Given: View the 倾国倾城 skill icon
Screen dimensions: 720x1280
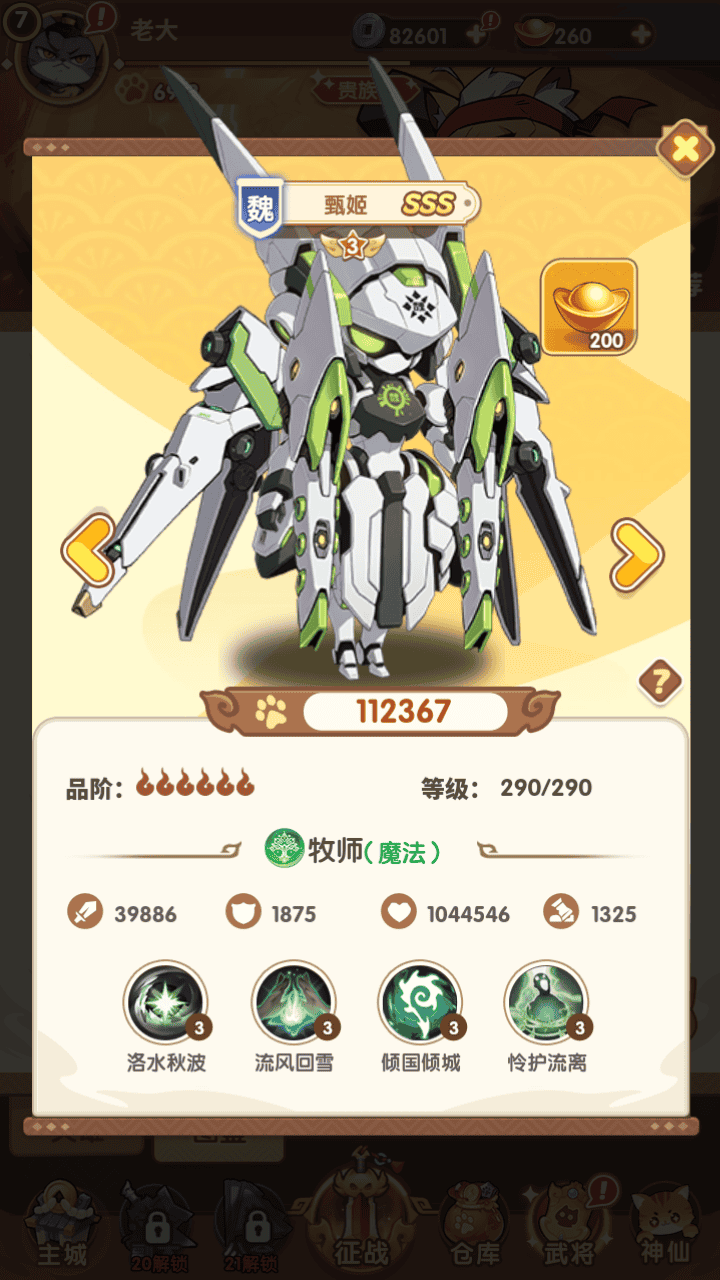Looking at the screenshot, I should pos(420,1002).
